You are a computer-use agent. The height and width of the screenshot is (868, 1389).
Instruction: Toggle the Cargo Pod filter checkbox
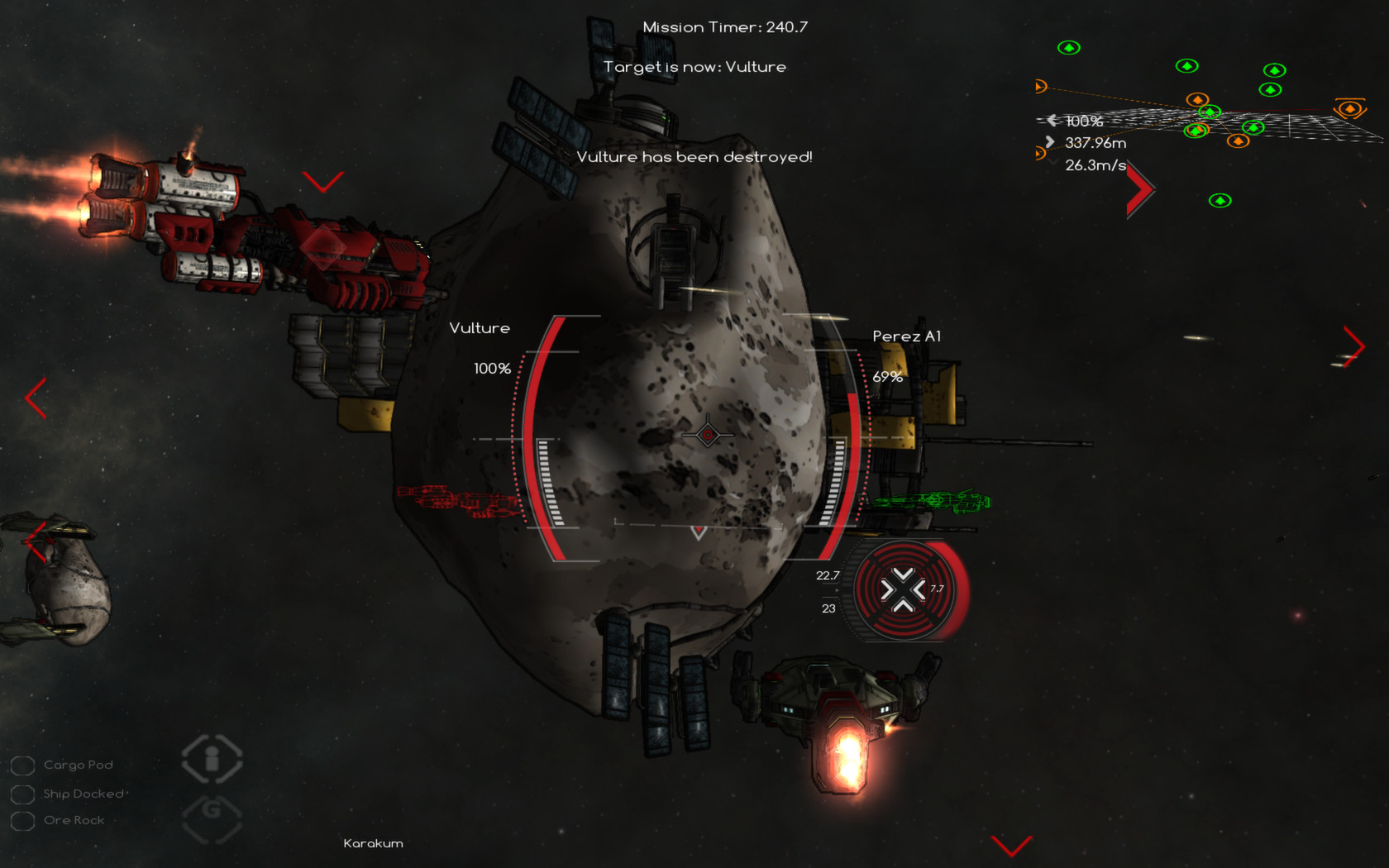click(x=22, y=765)
